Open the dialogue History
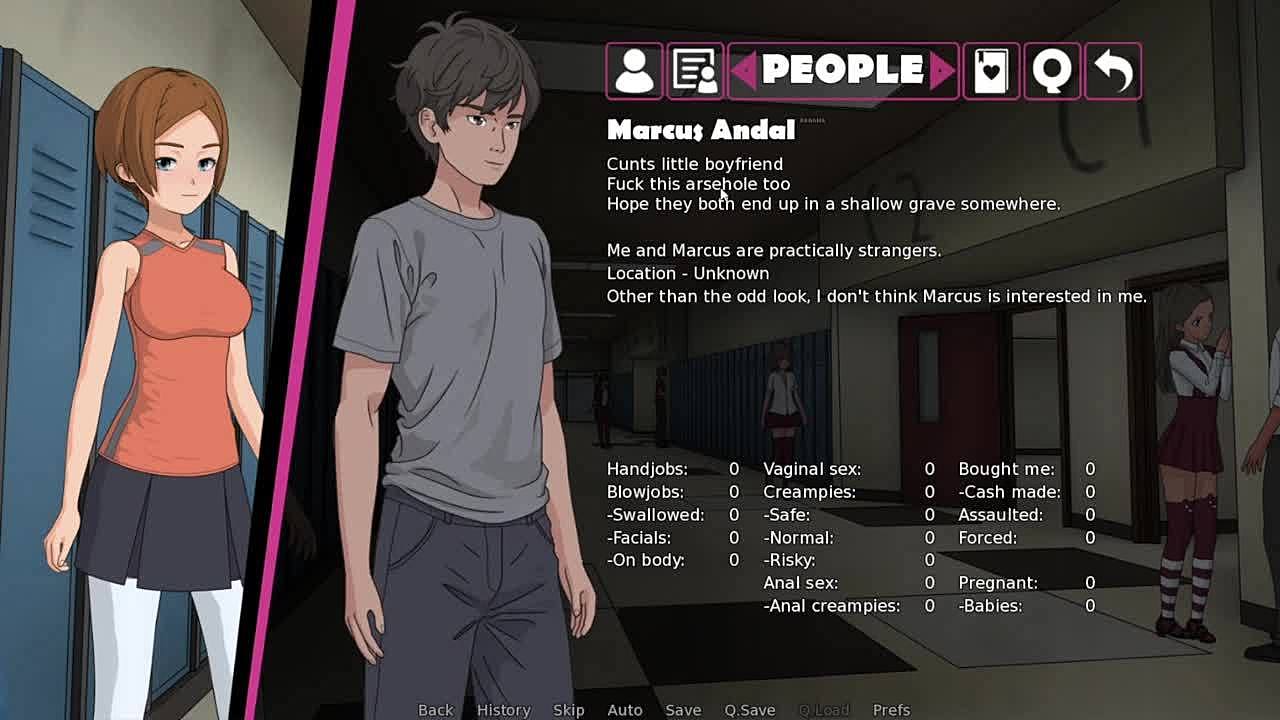 pyautogui.click(x=503, y=710)
